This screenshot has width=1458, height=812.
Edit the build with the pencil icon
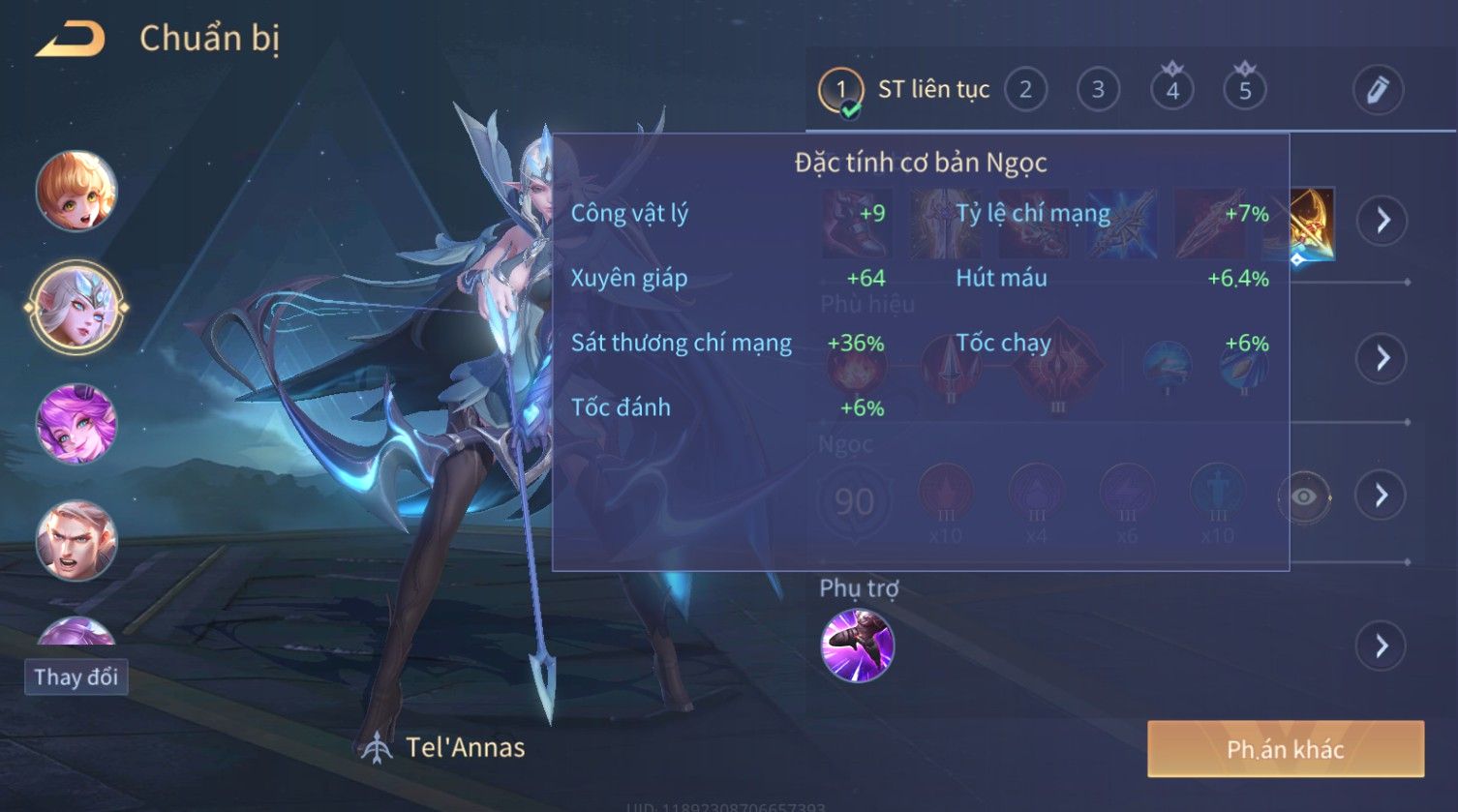1378,90
